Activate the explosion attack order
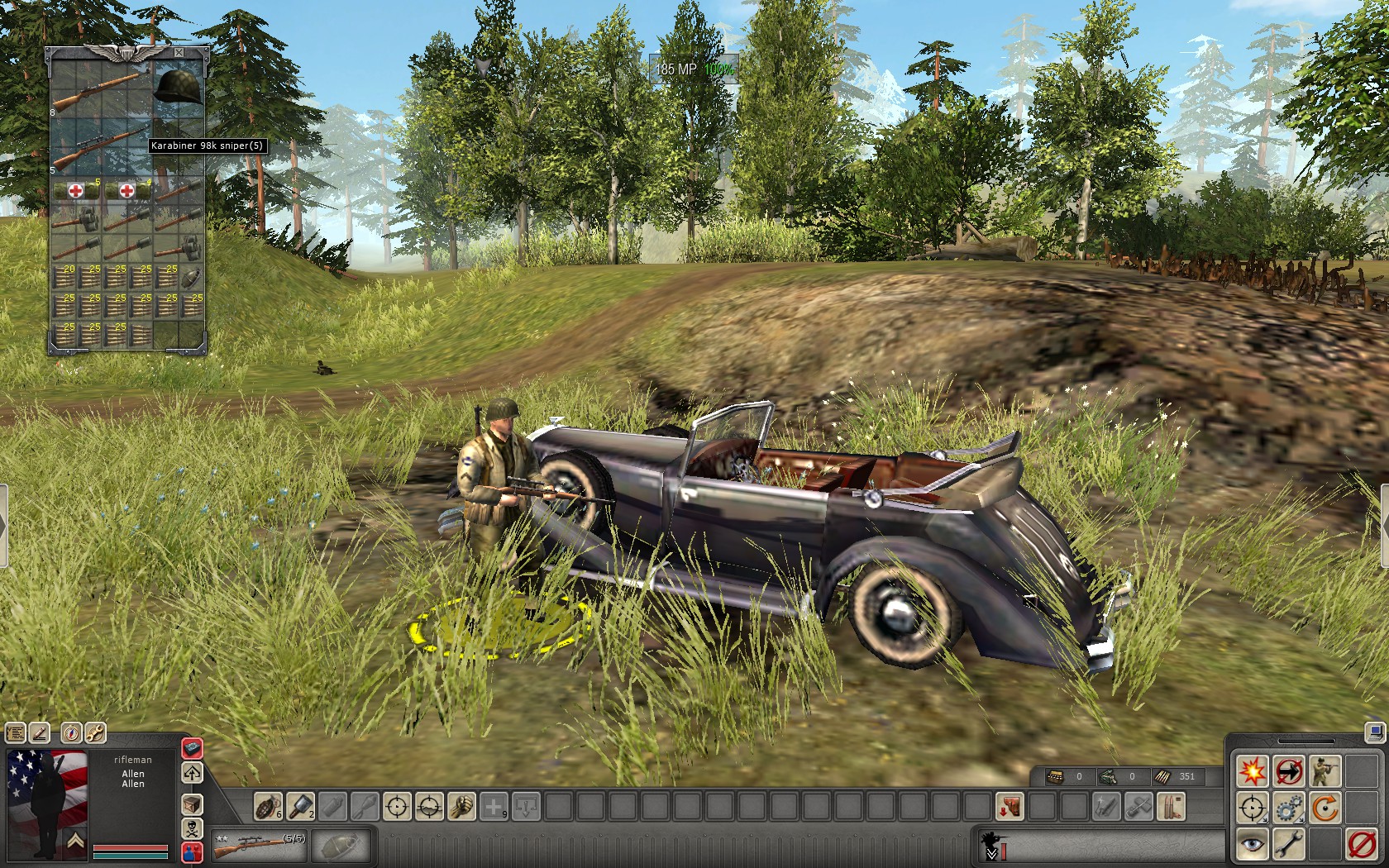The width and height of the screenshot is (1389, 868). pyautogui.click(x=1252, y=772)
